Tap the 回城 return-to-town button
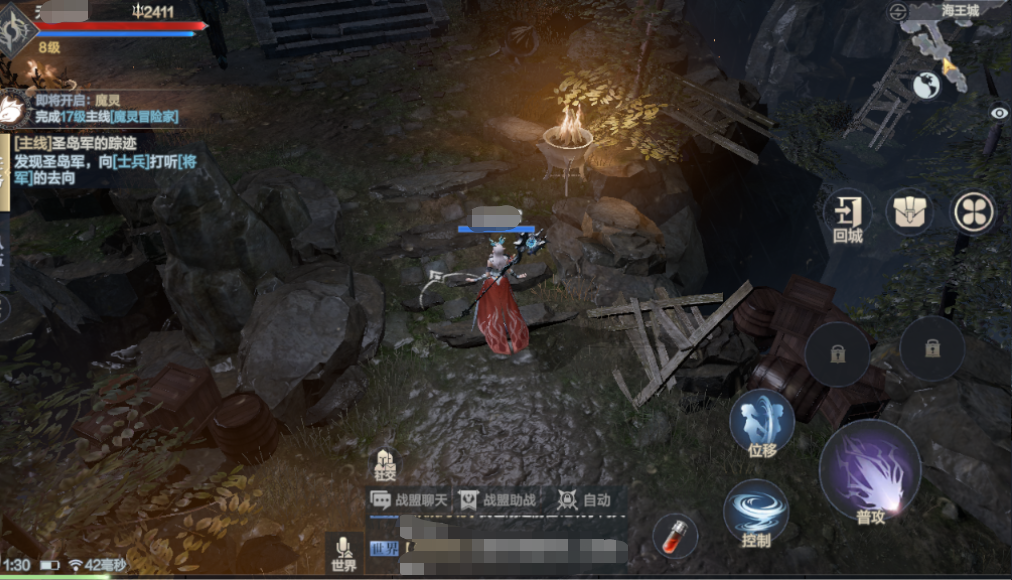Viewport: 1012px width, 580px height. pos(846,216)
